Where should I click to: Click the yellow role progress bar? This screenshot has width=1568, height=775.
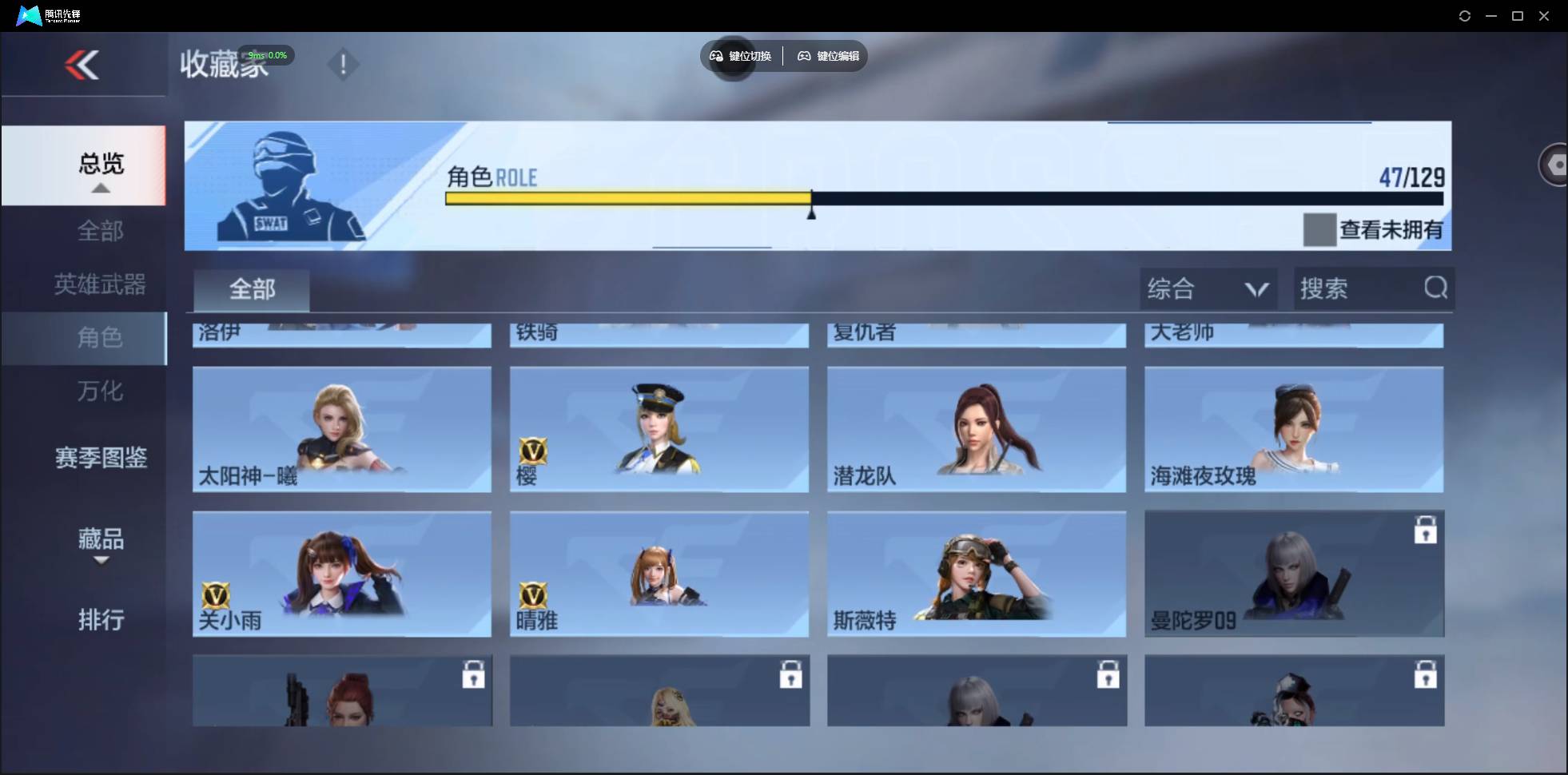(x=627, y=198)
